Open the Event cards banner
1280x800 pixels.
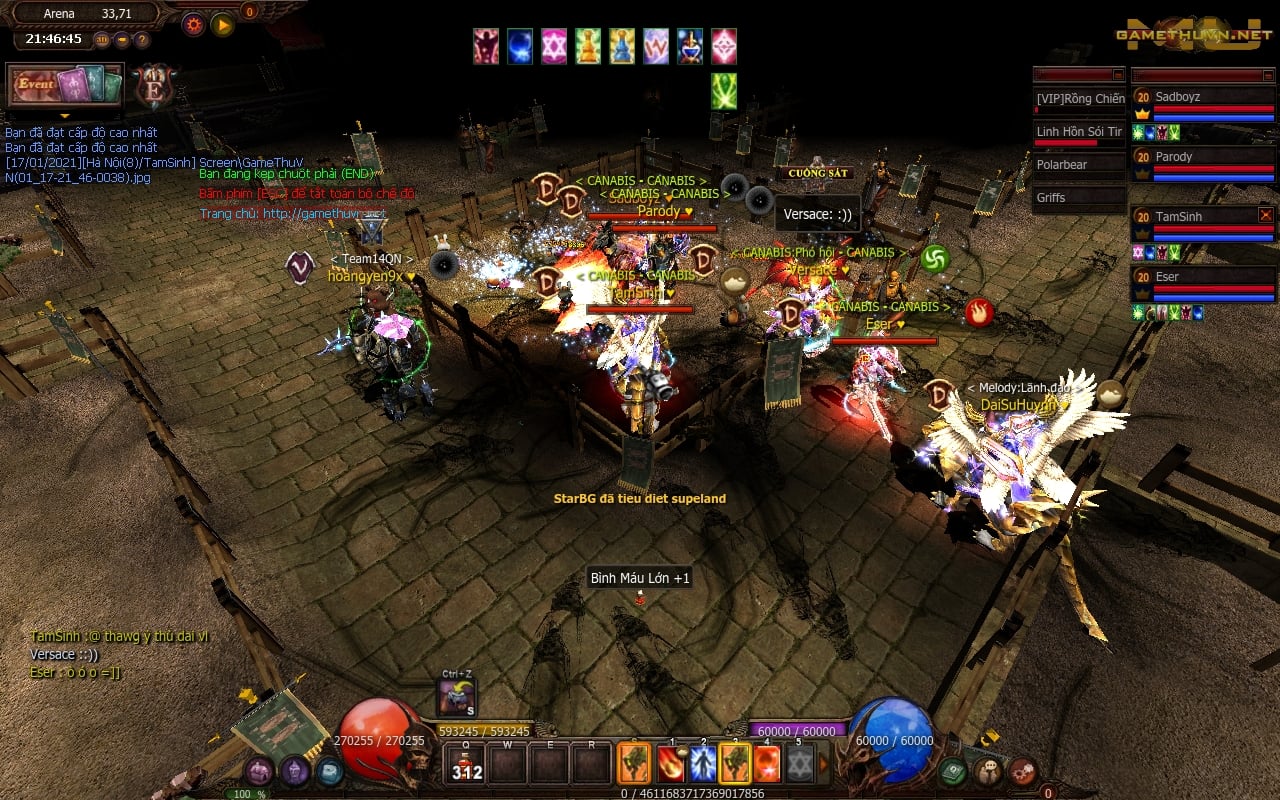coord(65,85)
